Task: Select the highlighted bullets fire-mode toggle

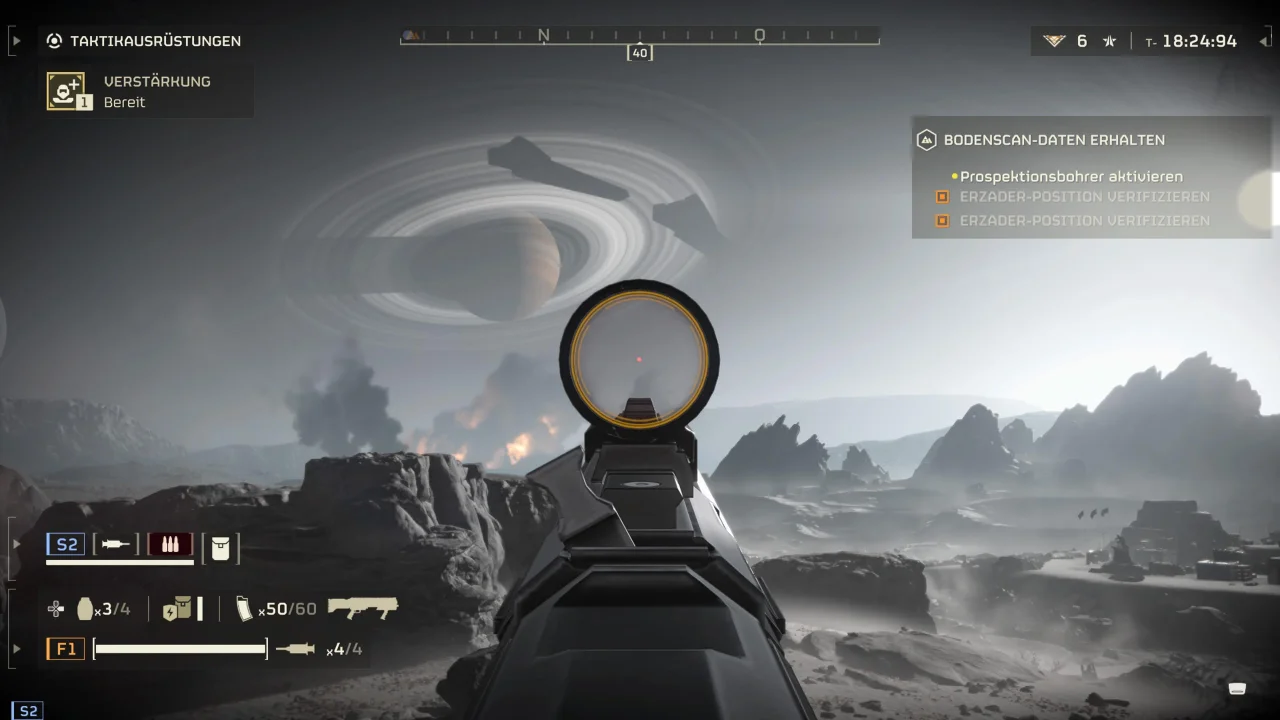Action: [170, 543]
